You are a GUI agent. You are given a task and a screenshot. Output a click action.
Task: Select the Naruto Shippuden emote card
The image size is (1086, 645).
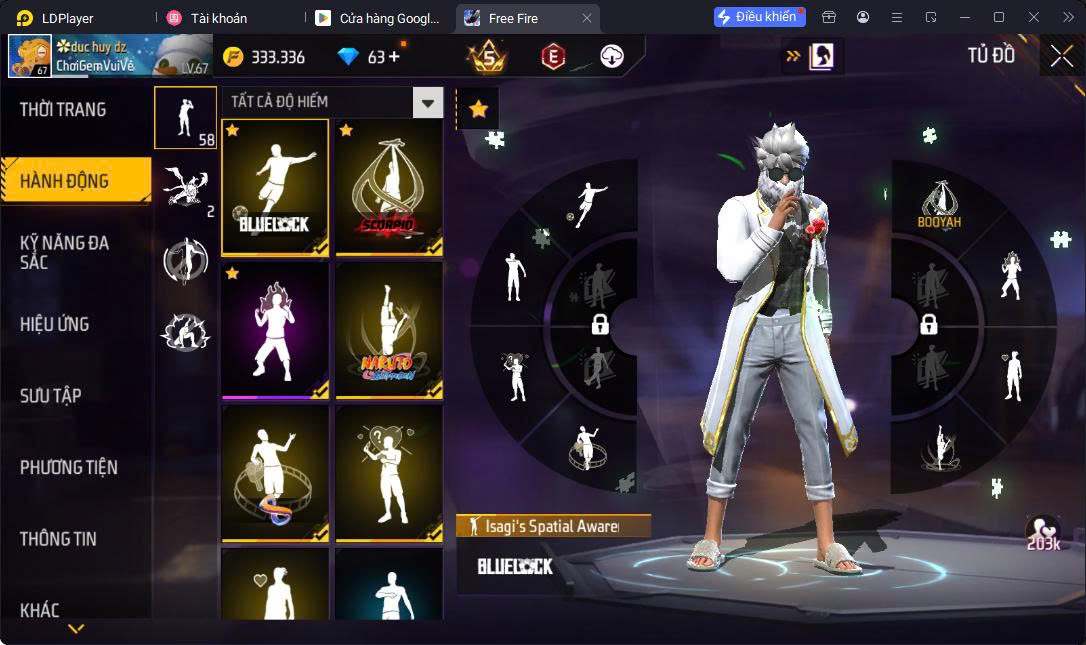coord(389,331)
